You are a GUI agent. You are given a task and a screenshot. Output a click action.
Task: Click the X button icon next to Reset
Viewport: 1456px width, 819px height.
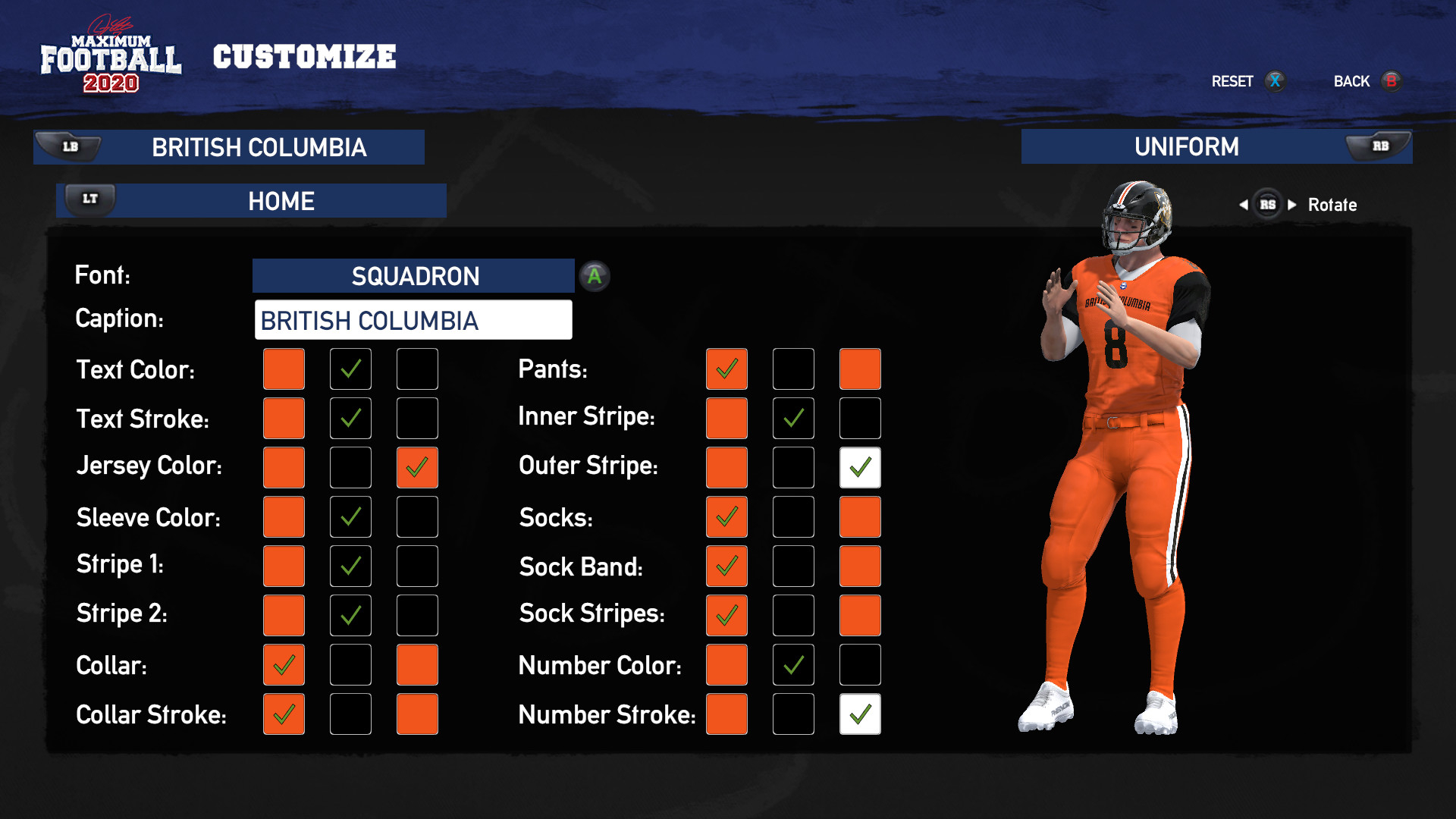(x=1275, y=81)
